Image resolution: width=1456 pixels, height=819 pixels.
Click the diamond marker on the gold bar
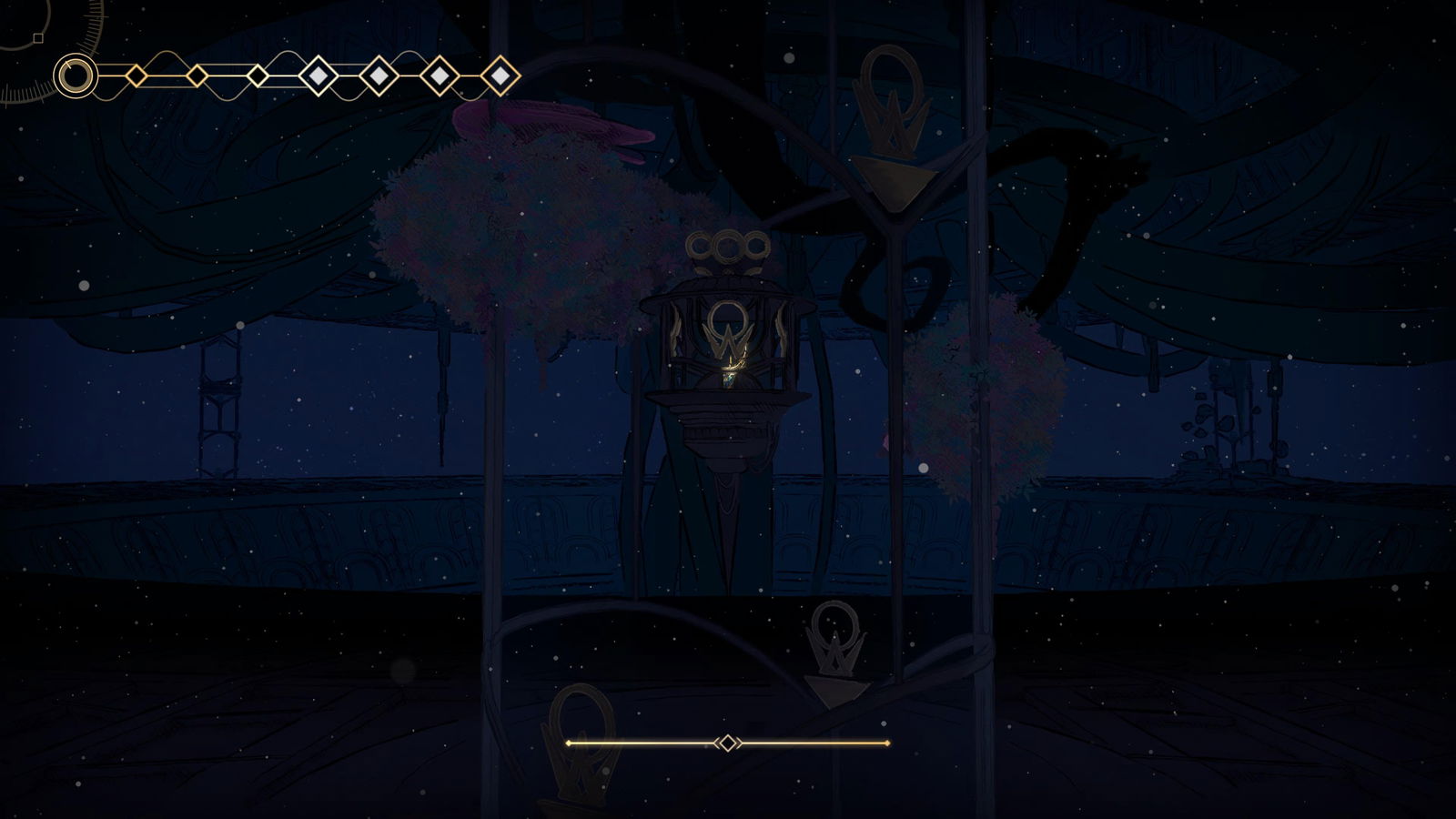(727, 743)
